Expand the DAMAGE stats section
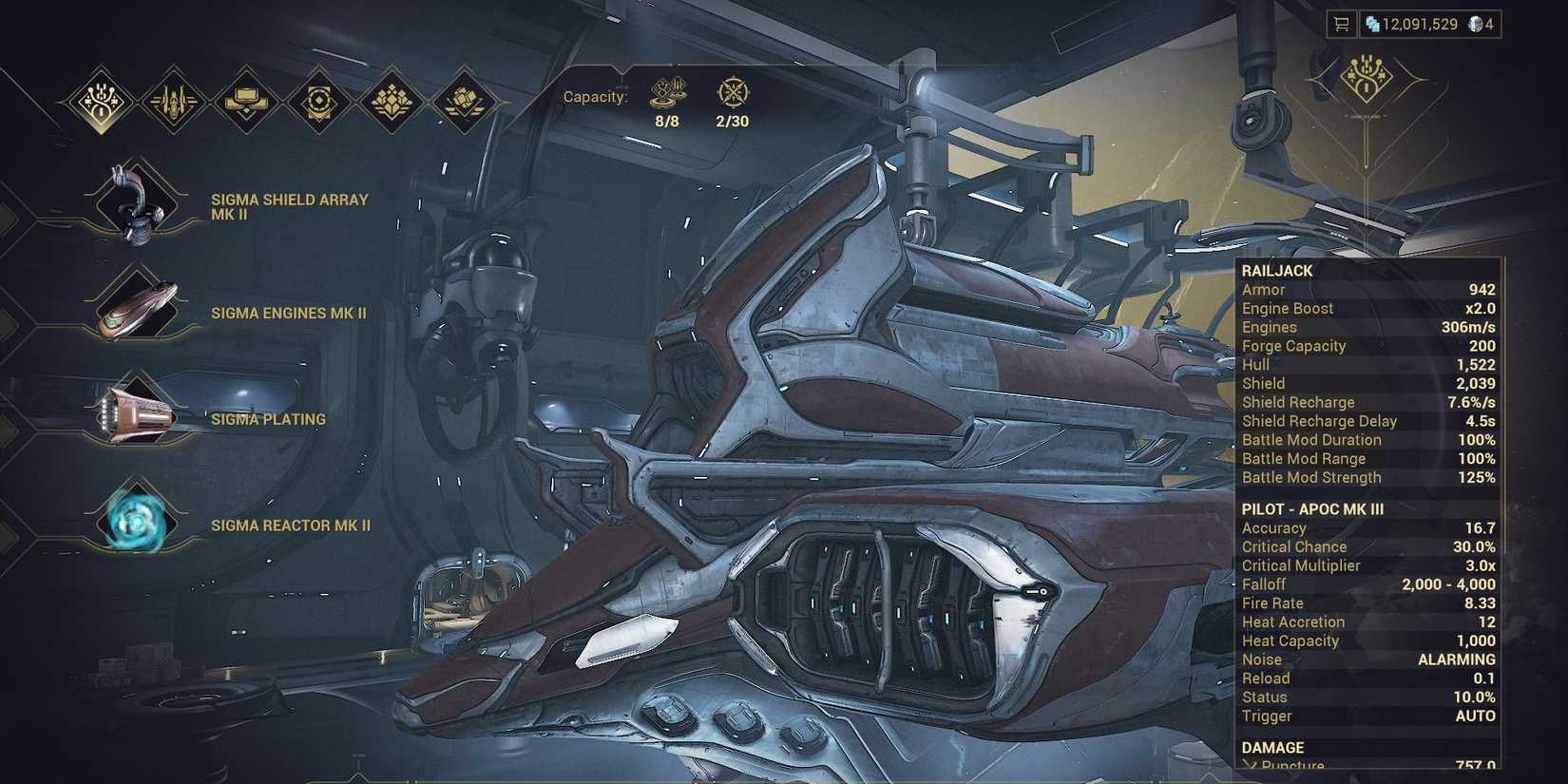 [1273, 747]
